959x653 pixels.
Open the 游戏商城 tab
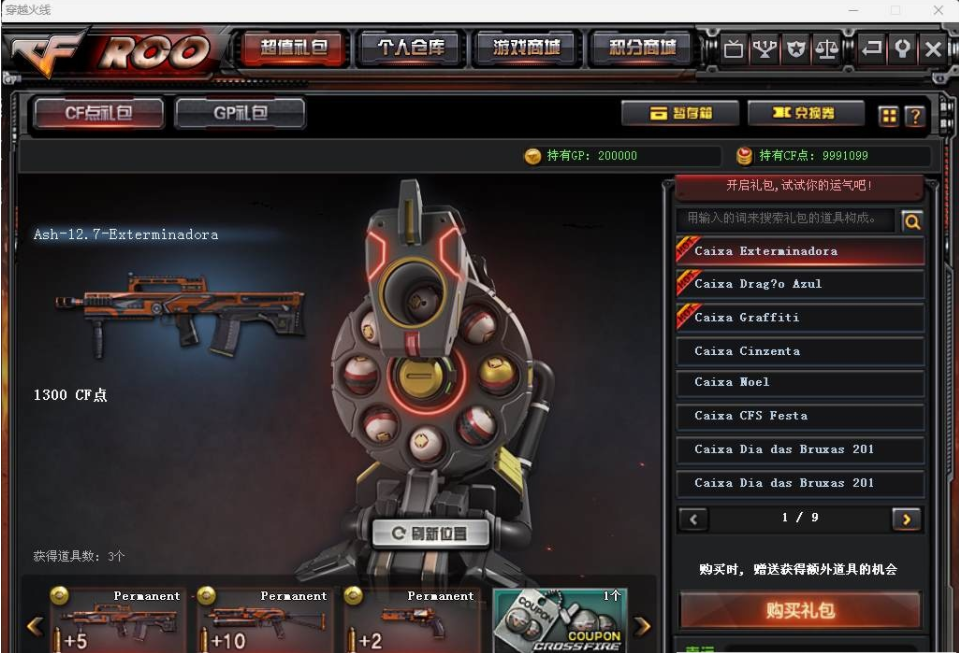click(527, 48)
